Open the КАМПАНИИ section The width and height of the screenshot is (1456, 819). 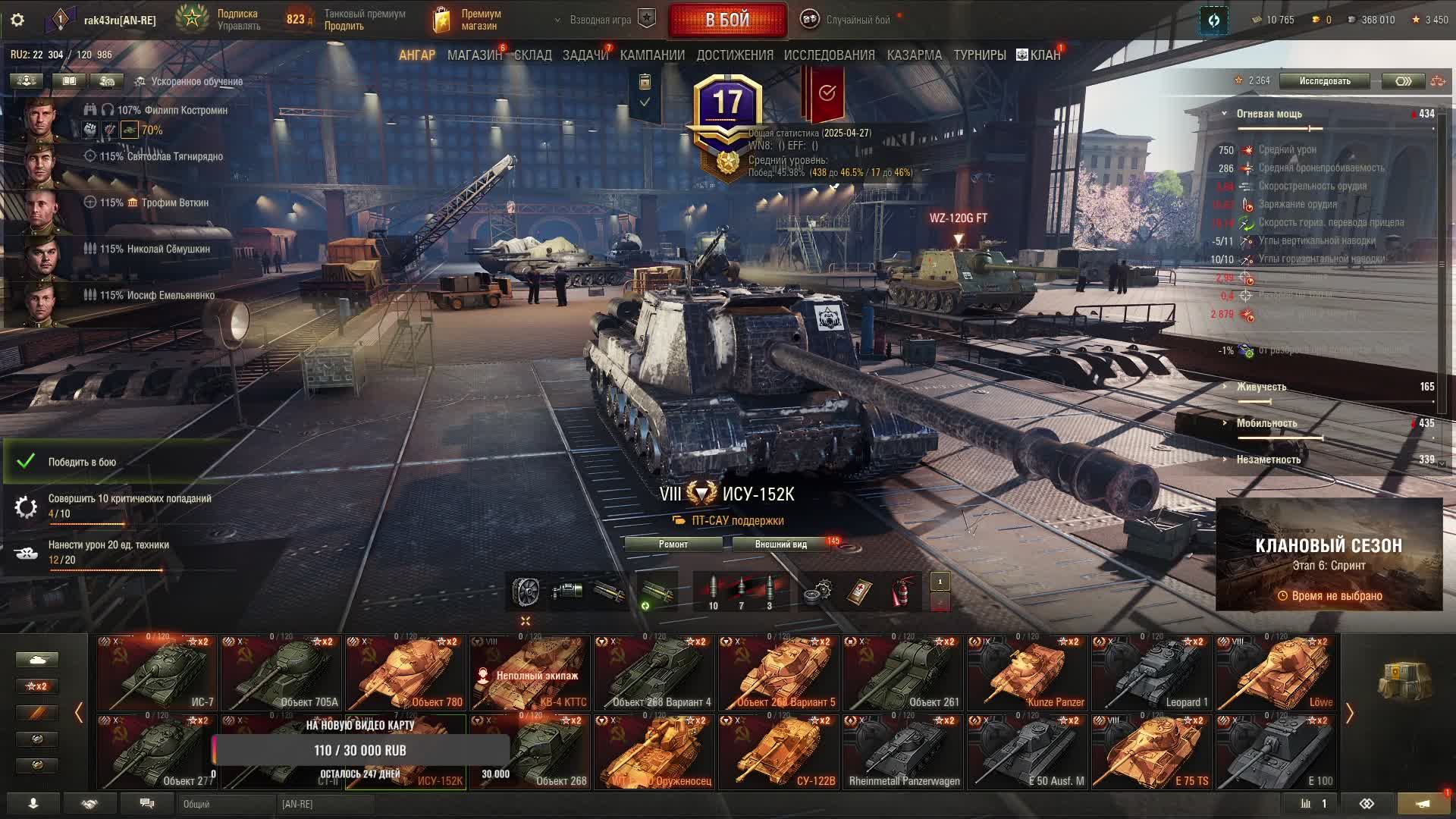click(x=652, y=55)
